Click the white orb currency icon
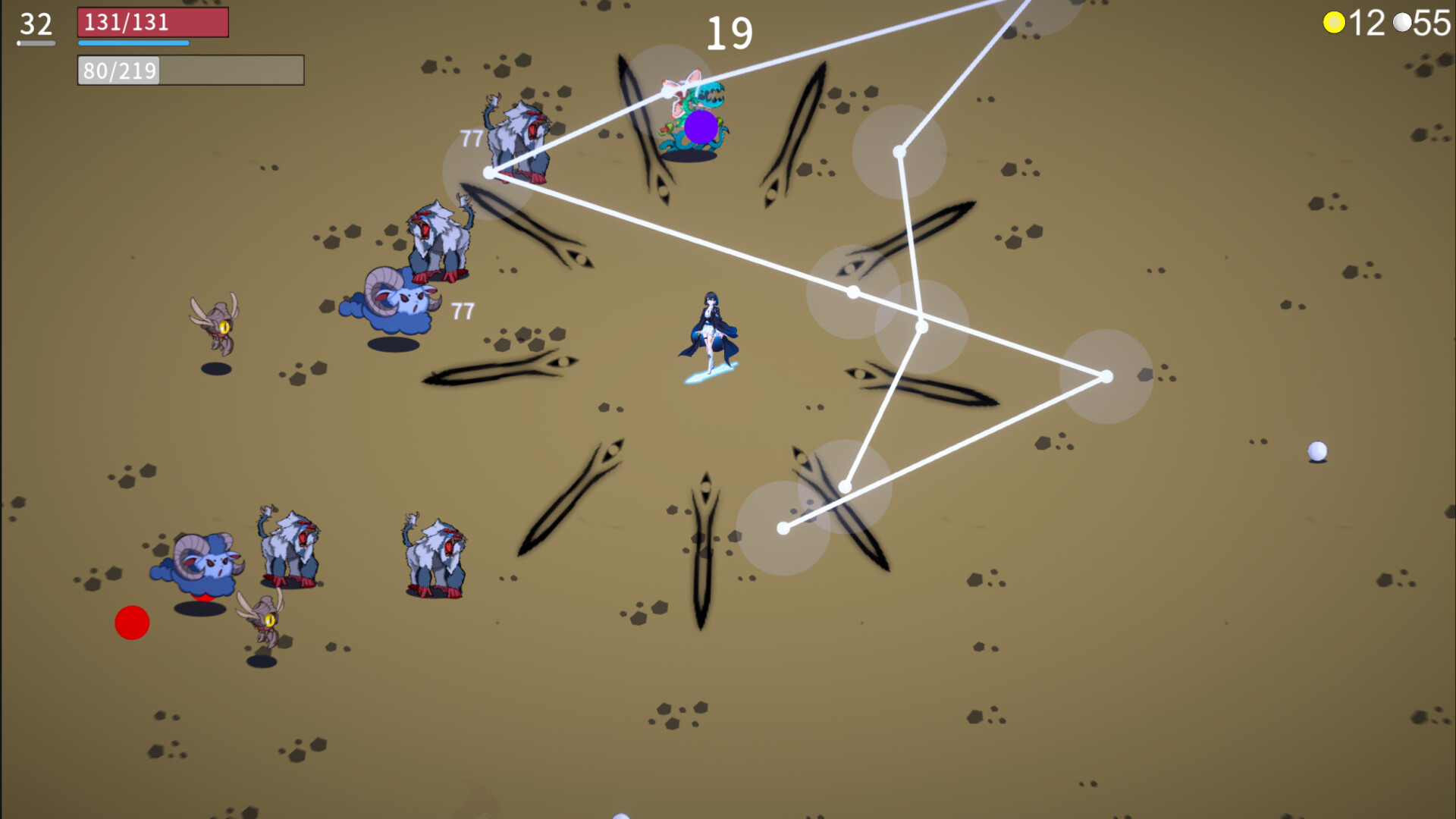Screen dimensions: 1456x819 click(1403, 21)
